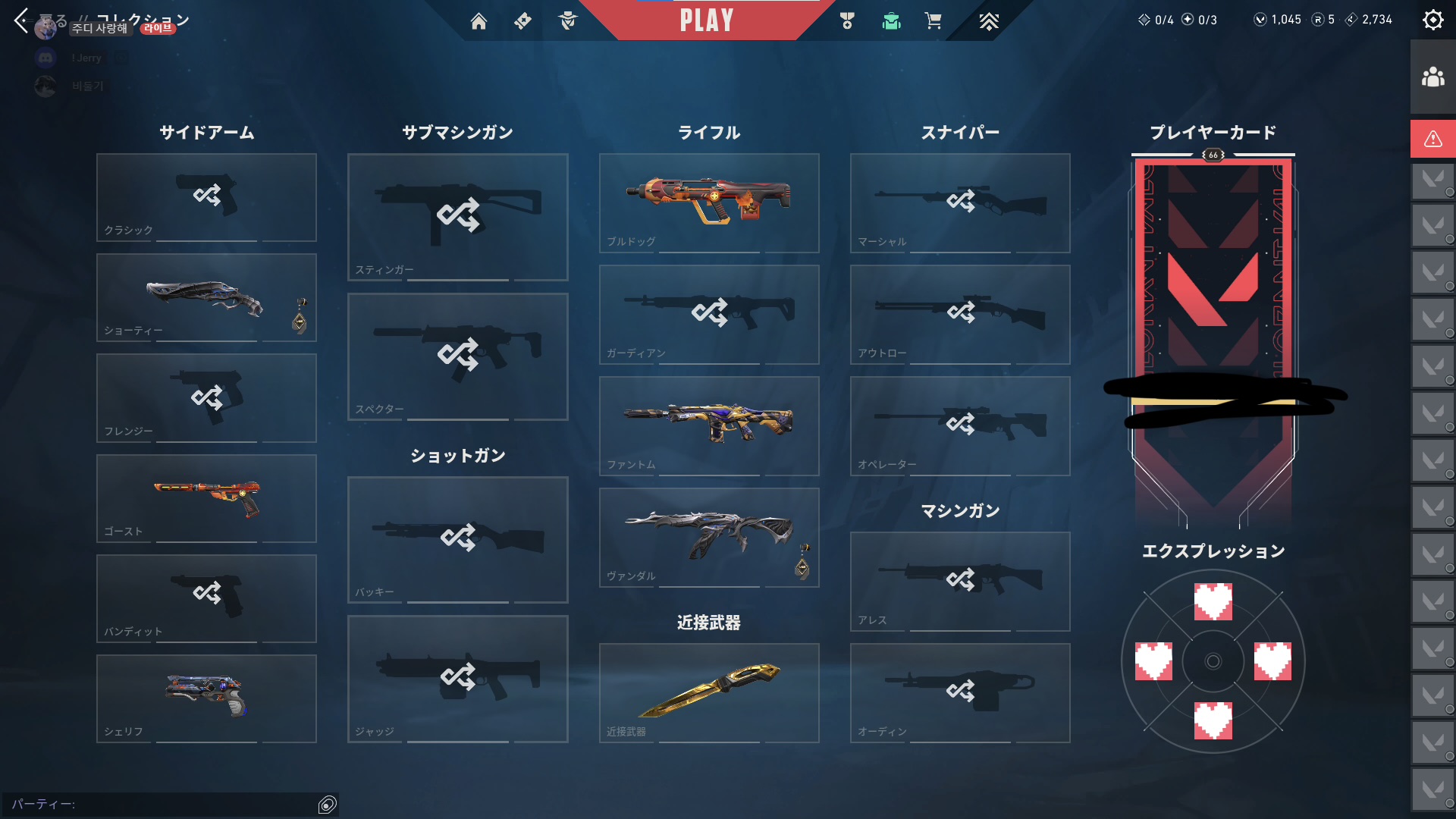Choose the Operator (オペレーター) sniper slot
Image resolution: width=1456 pixels, height=819 pixels.
tap(960, 425)
